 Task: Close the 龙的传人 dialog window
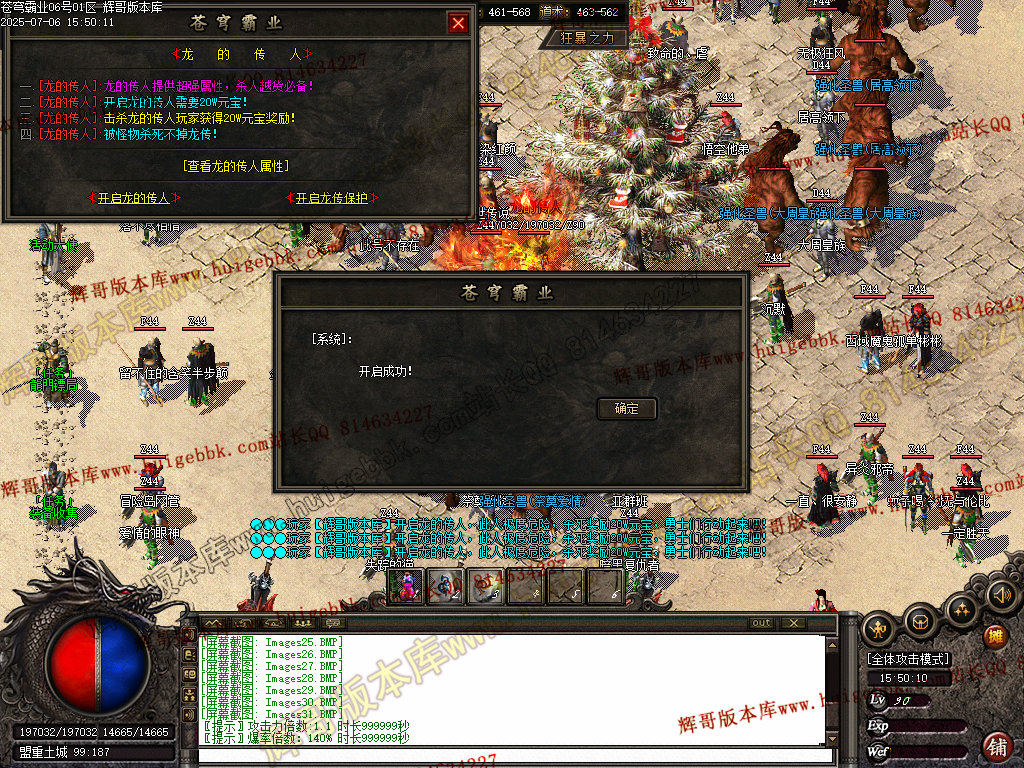pyautogui.click(x=458, y=23)
